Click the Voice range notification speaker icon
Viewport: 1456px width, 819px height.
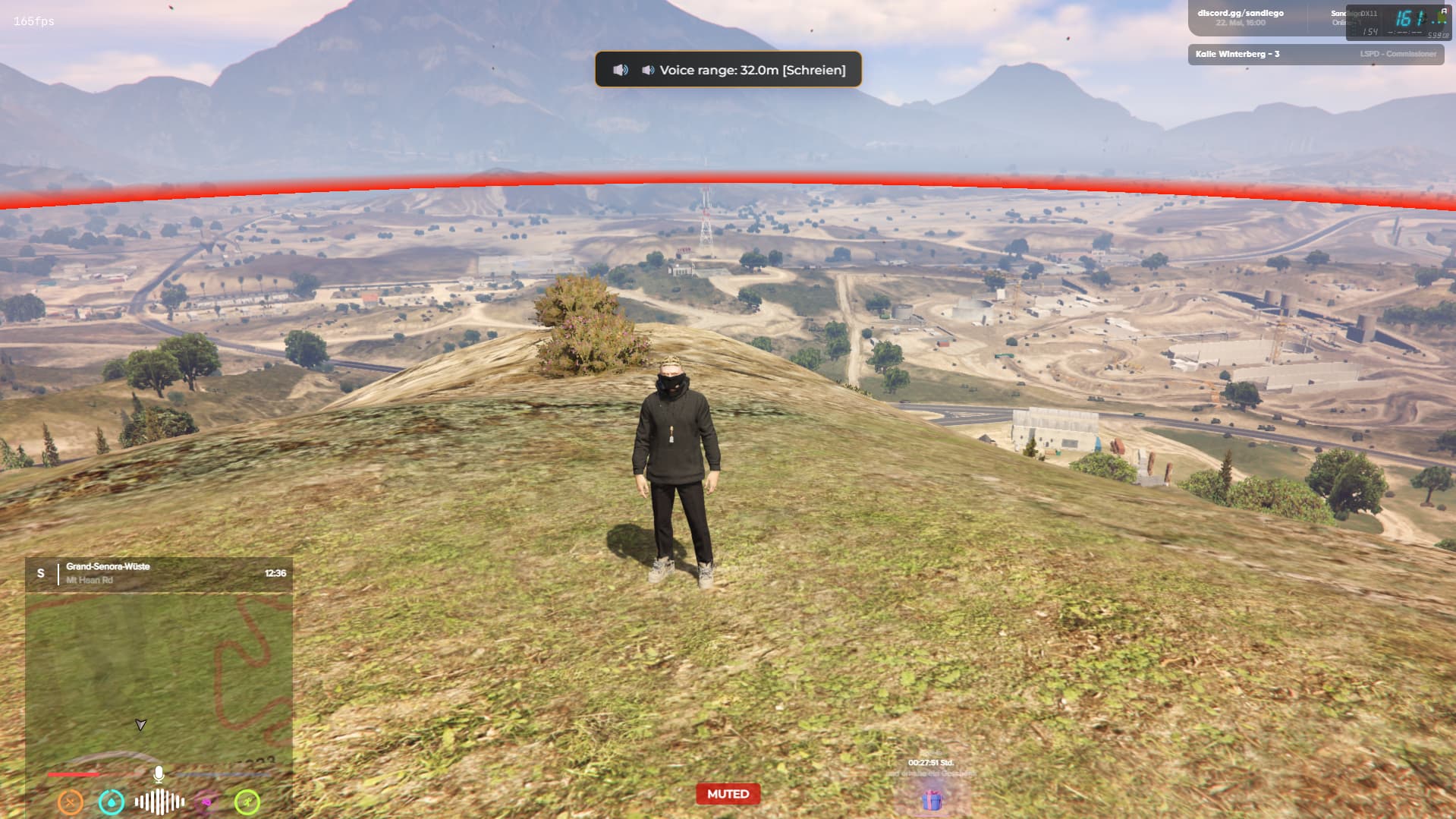click(x=621, y=70)
